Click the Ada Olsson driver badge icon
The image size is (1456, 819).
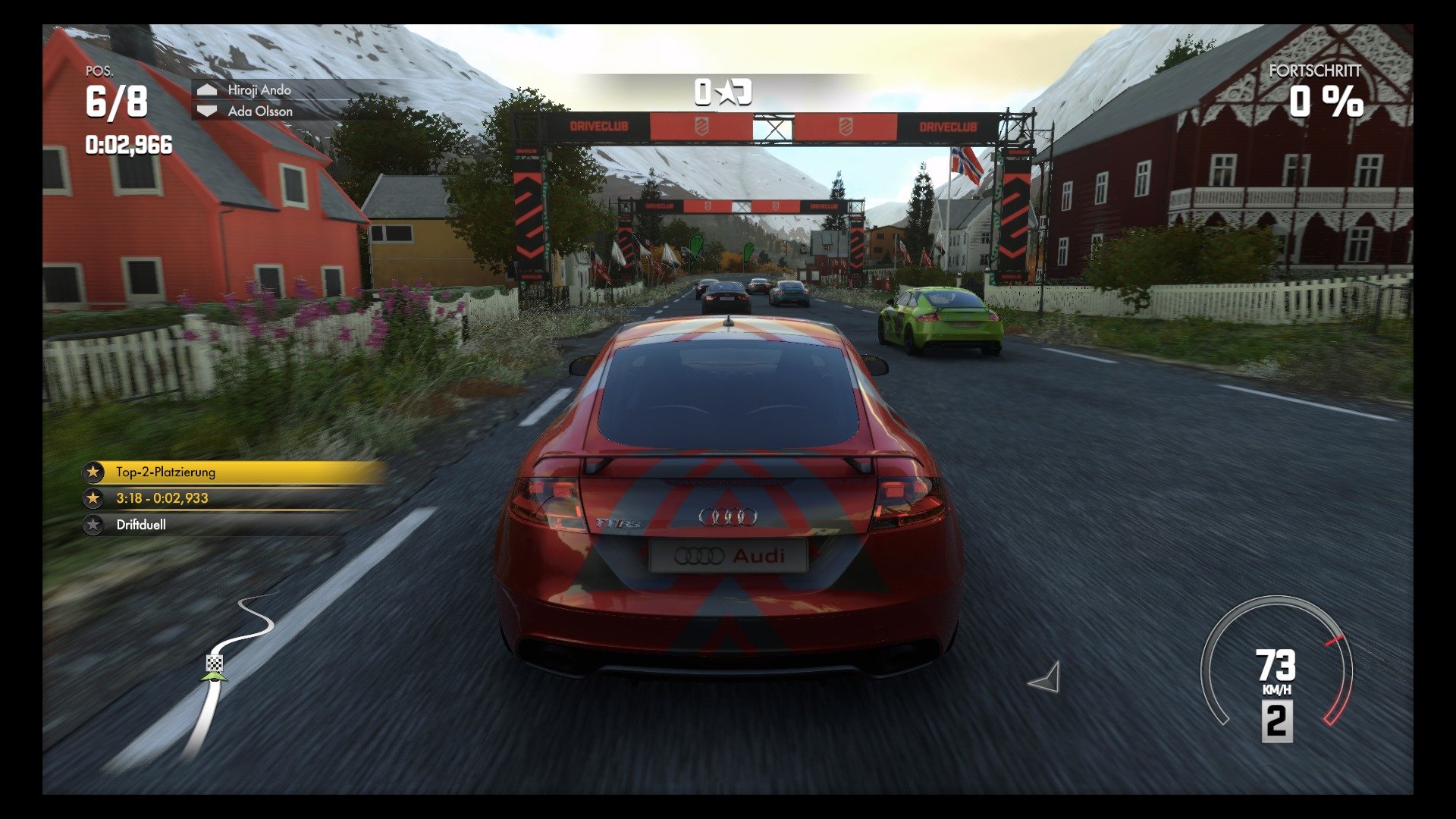tap(206, 111)
